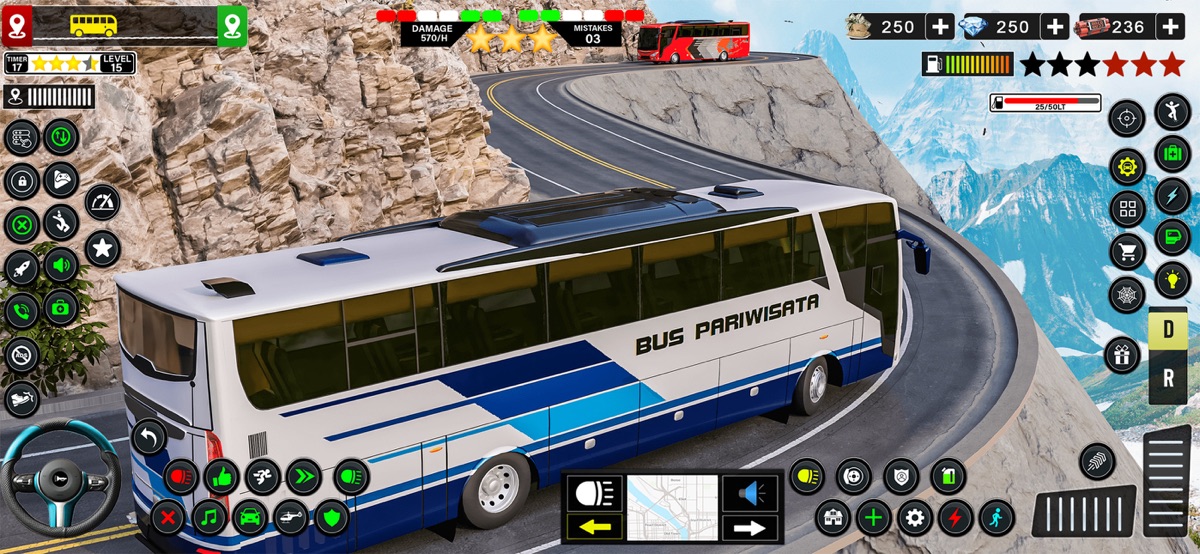This screenshot has width=1200, height=554.
Task: Open the four-square grid menu
Action: [x=1127, y=209]
